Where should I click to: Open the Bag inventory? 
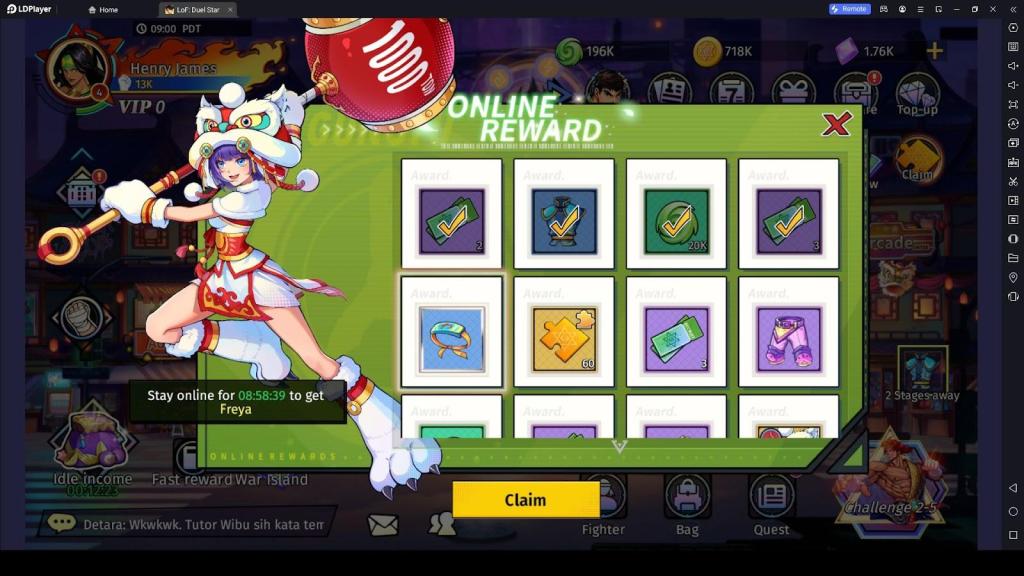tap(687, 505)
